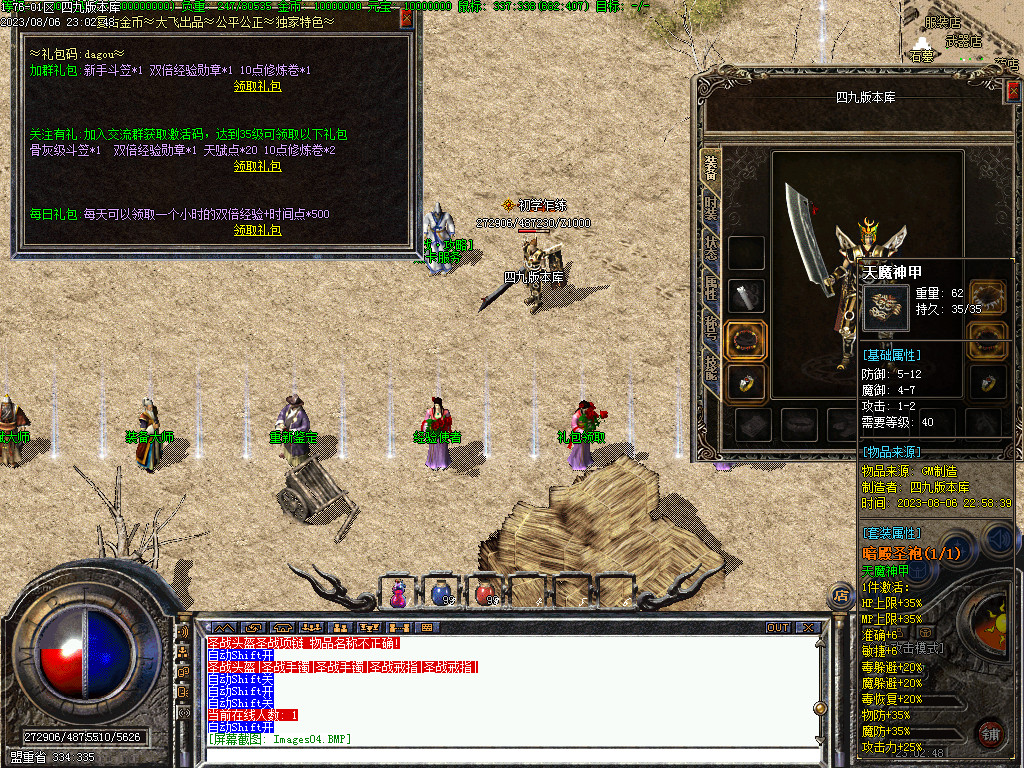Use the blue mana potion hotbar slot
This screenshot has height=768, width=1024.
[x=441, y=594]
